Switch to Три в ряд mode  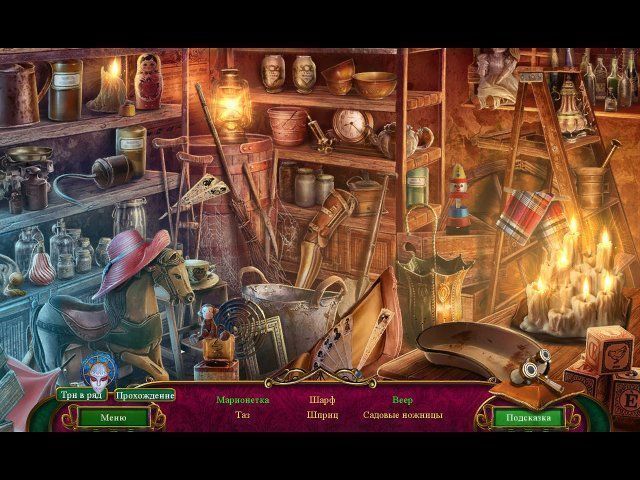click(82, 395)
